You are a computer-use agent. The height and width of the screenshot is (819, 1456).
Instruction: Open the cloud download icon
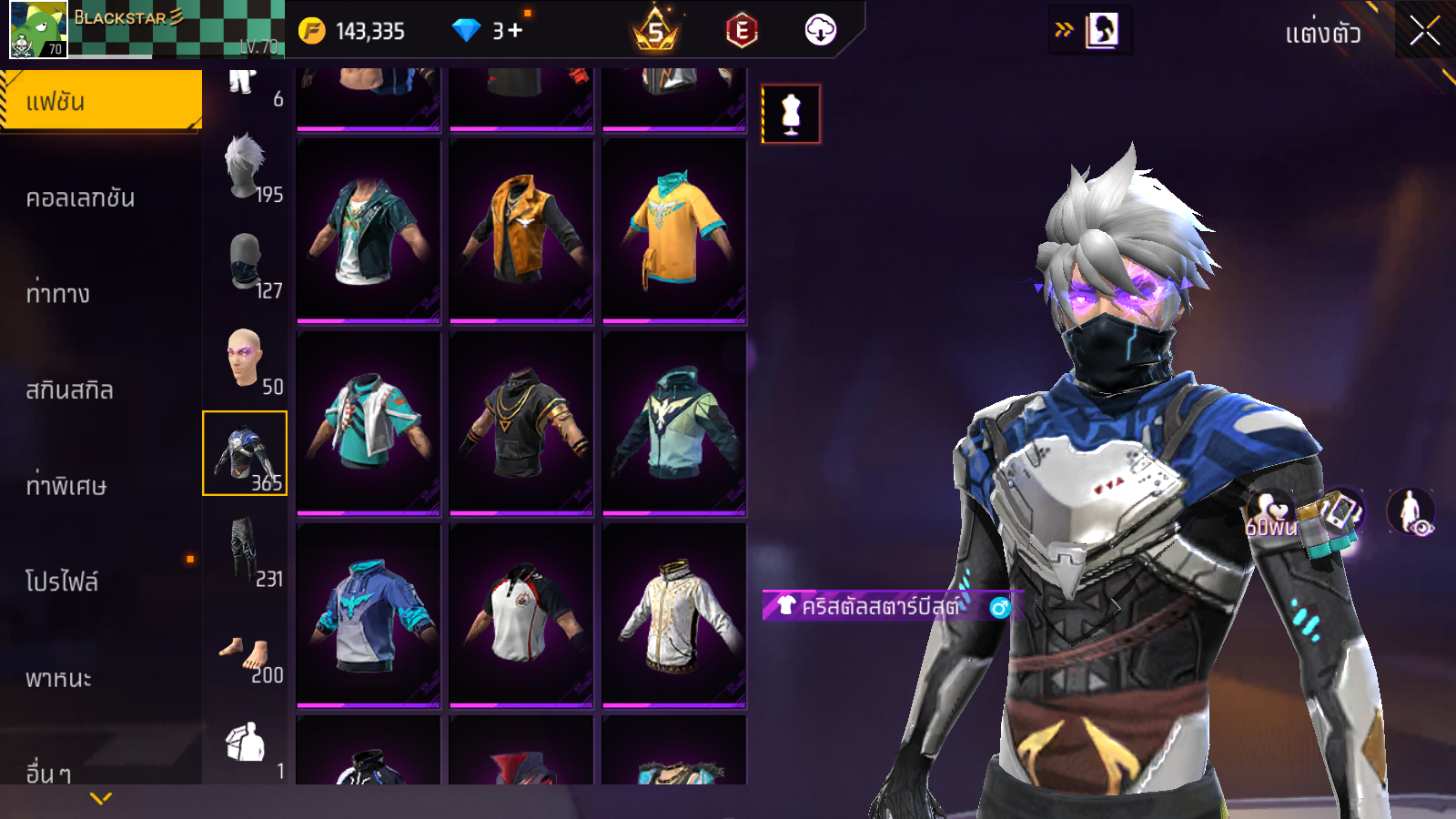click(820, 30)
